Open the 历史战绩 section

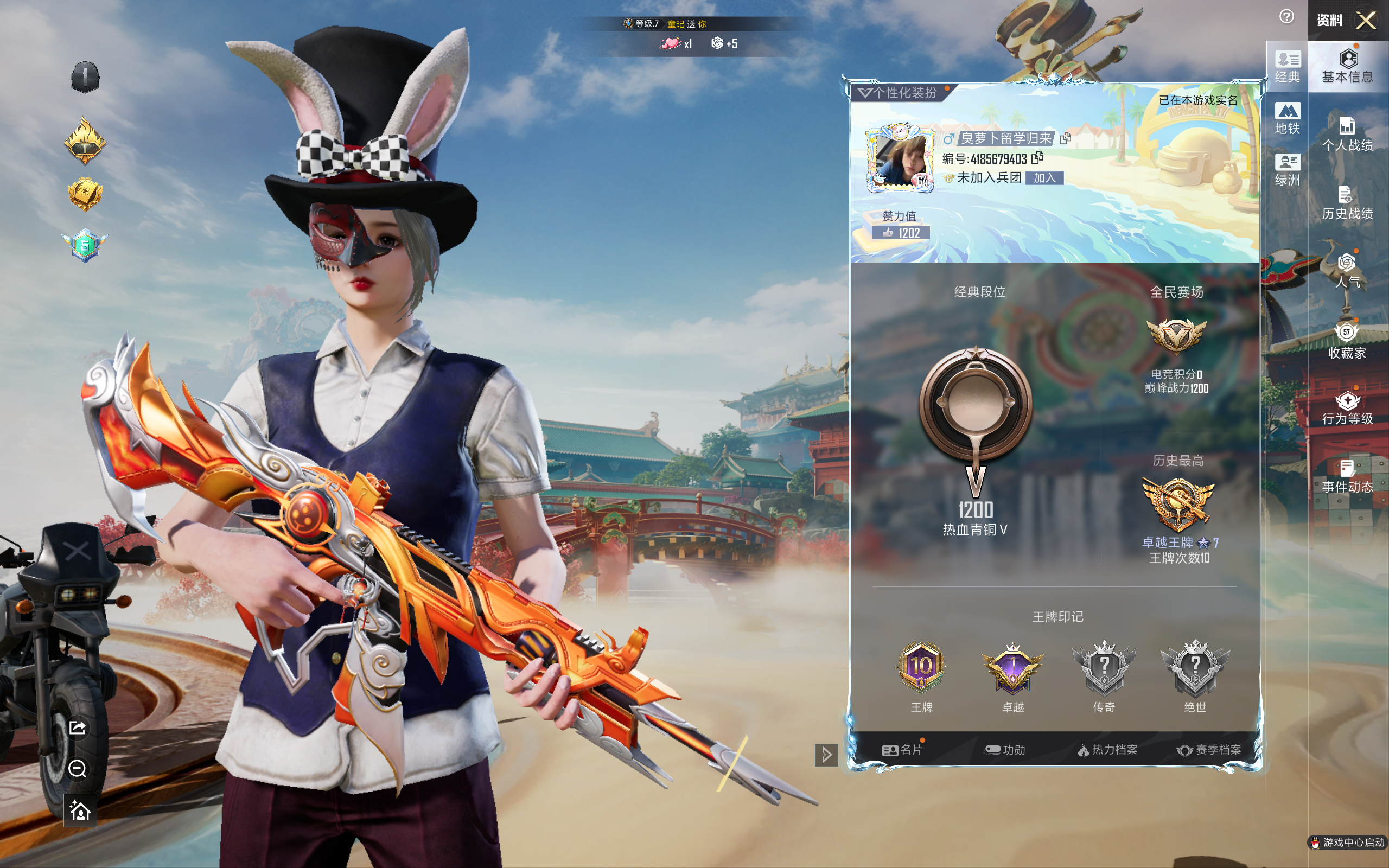click(1347, 203)
